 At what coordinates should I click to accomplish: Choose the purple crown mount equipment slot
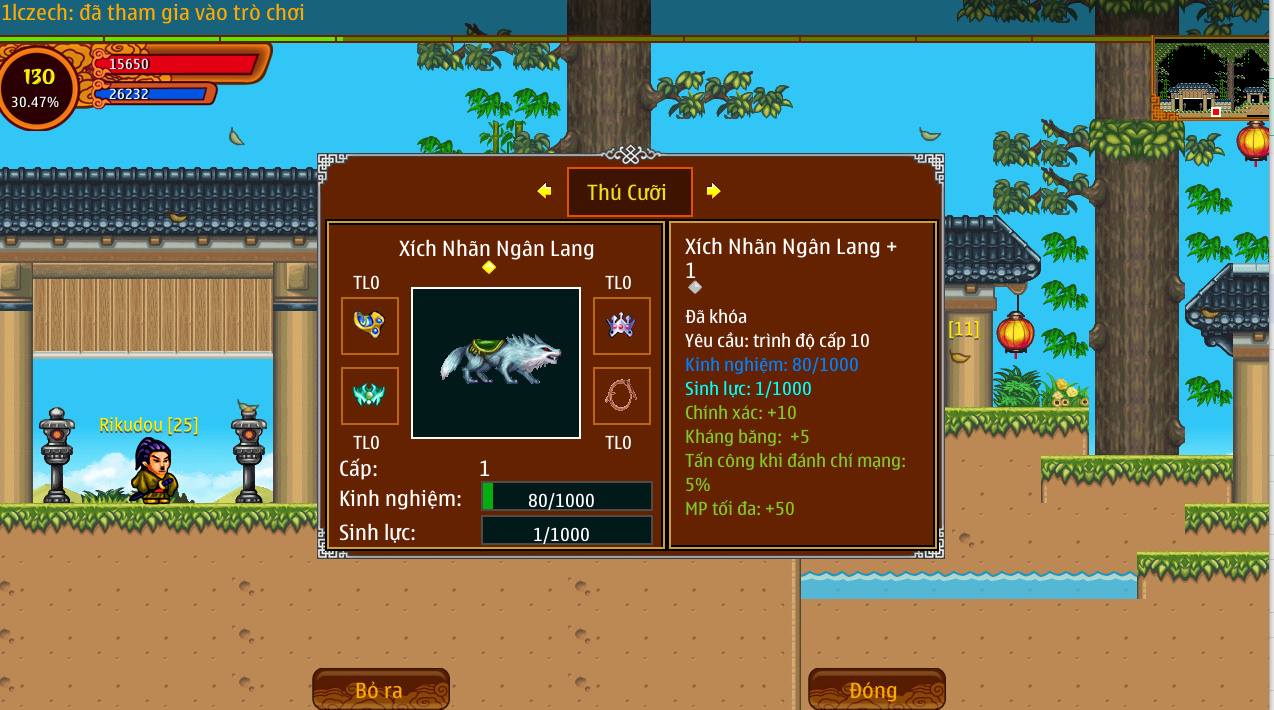[621, 326]
